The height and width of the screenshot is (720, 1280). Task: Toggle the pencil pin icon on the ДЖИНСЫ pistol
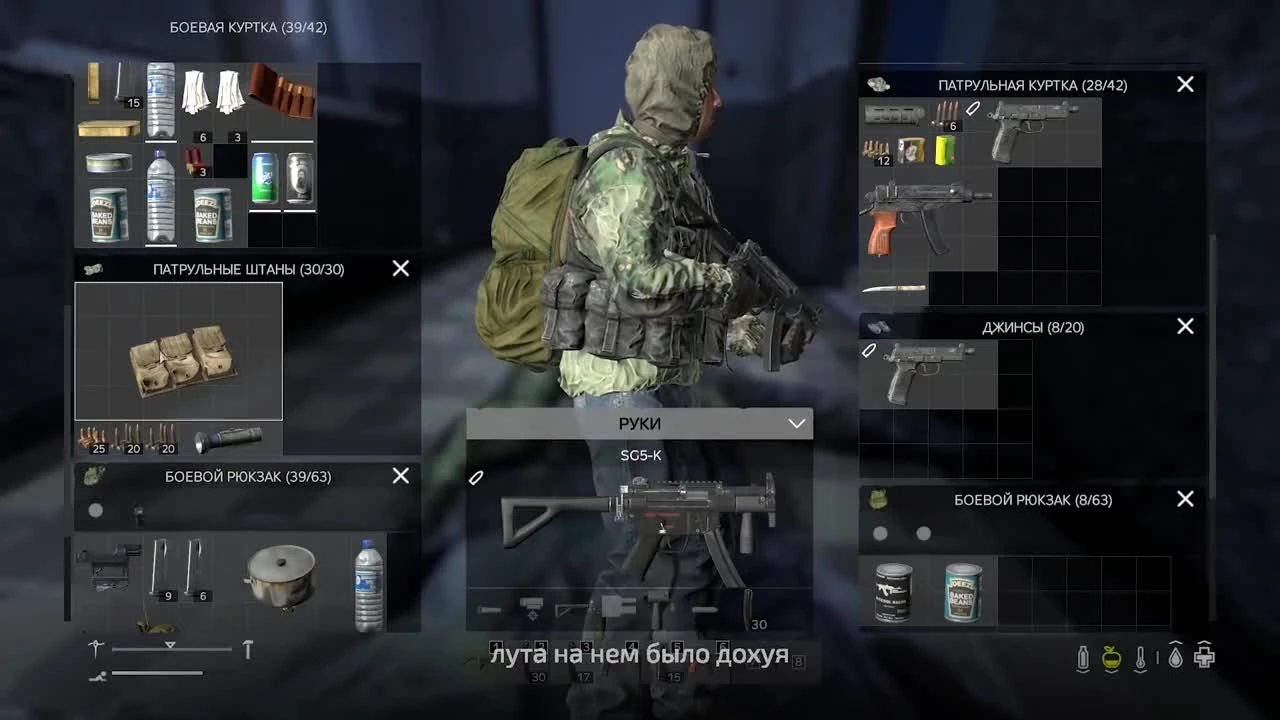tap(869, 350)
